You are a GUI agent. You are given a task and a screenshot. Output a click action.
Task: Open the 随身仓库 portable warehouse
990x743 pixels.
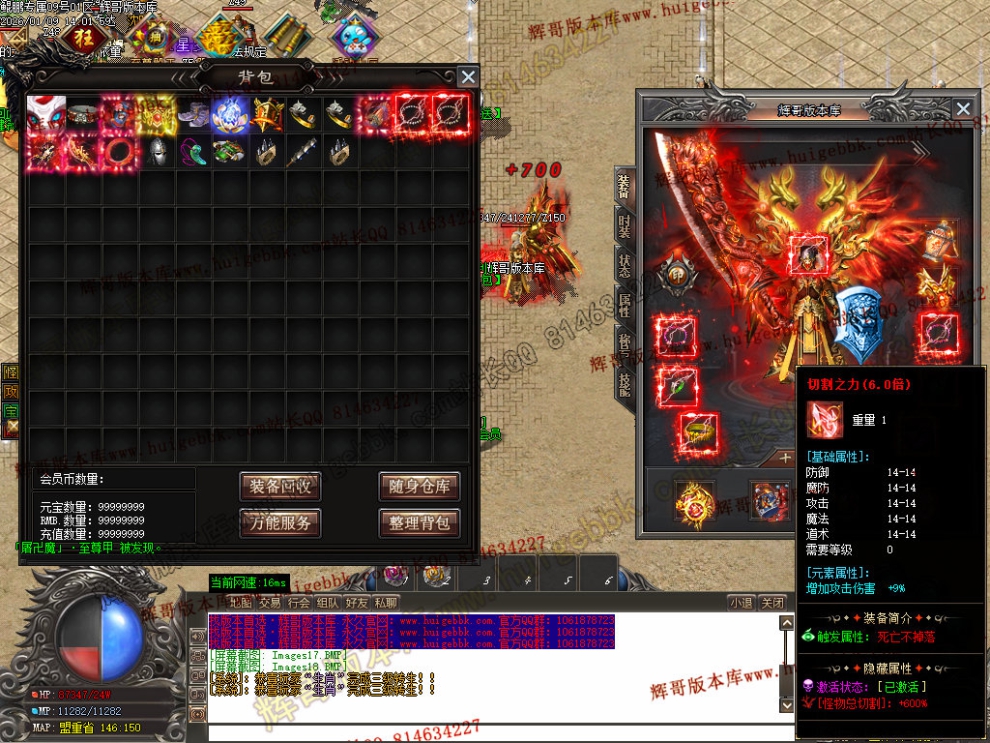point(419,487)
